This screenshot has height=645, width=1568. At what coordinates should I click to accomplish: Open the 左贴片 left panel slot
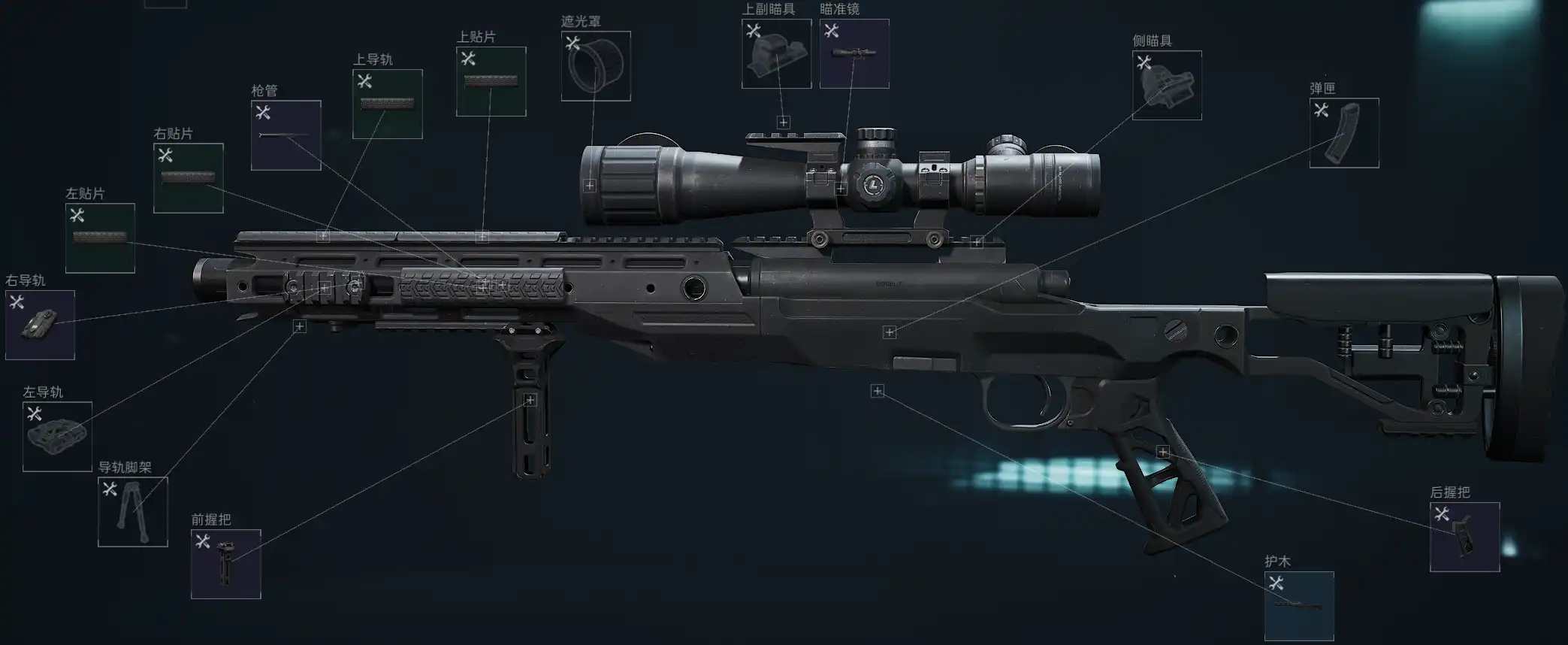pos(100,238)
